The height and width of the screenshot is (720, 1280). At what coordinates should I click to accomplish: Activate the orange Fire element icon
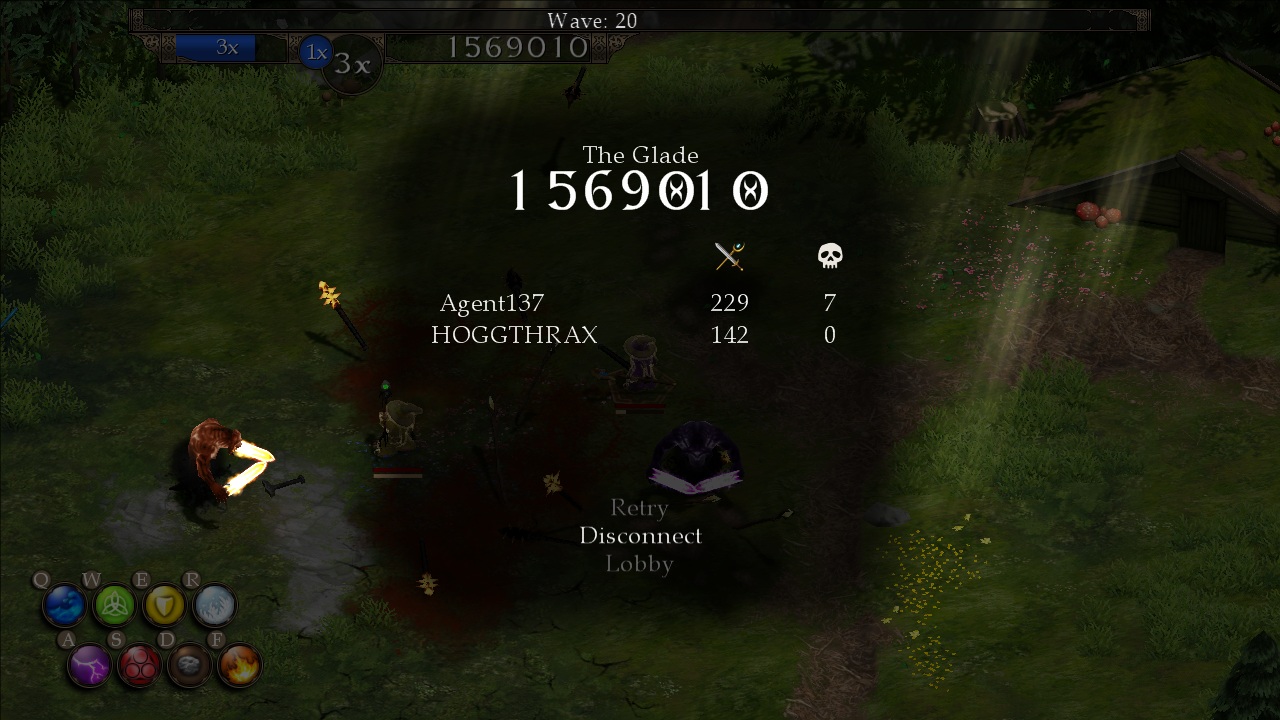point(239,665)
